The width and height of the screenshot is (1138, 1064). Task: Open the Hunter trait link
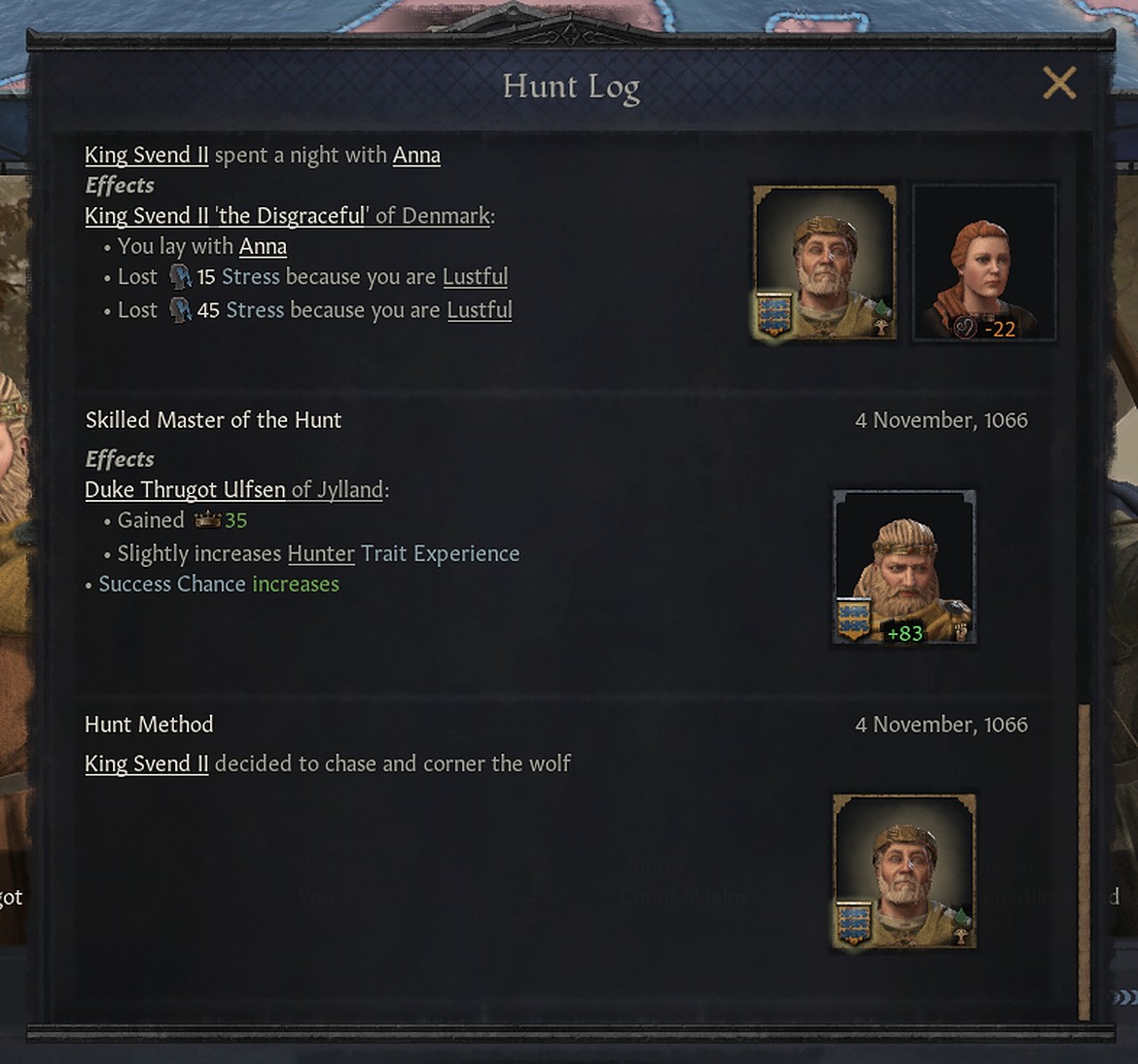(321, 554)
